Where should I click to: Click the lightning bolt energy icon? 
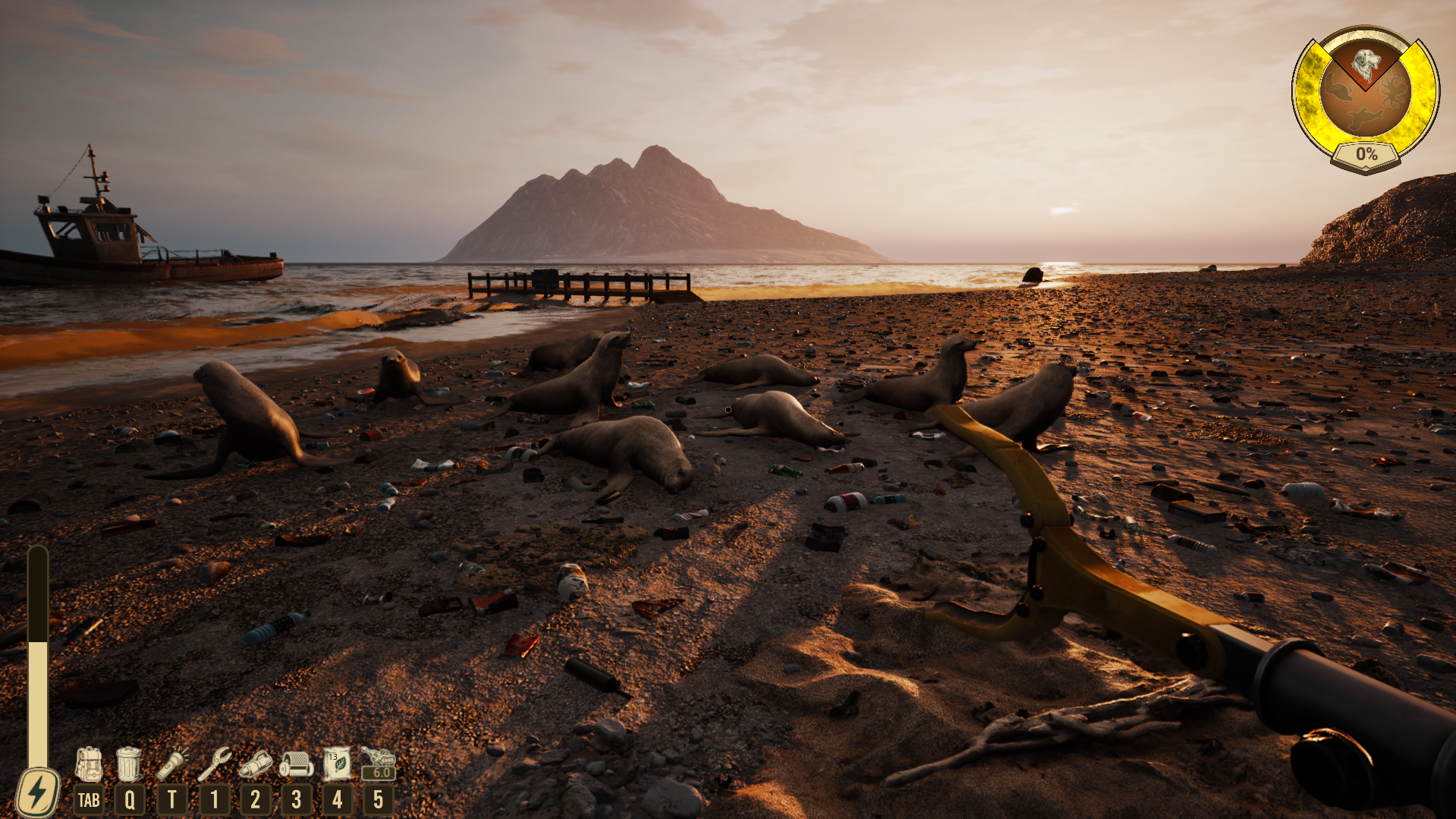(37, 793)
